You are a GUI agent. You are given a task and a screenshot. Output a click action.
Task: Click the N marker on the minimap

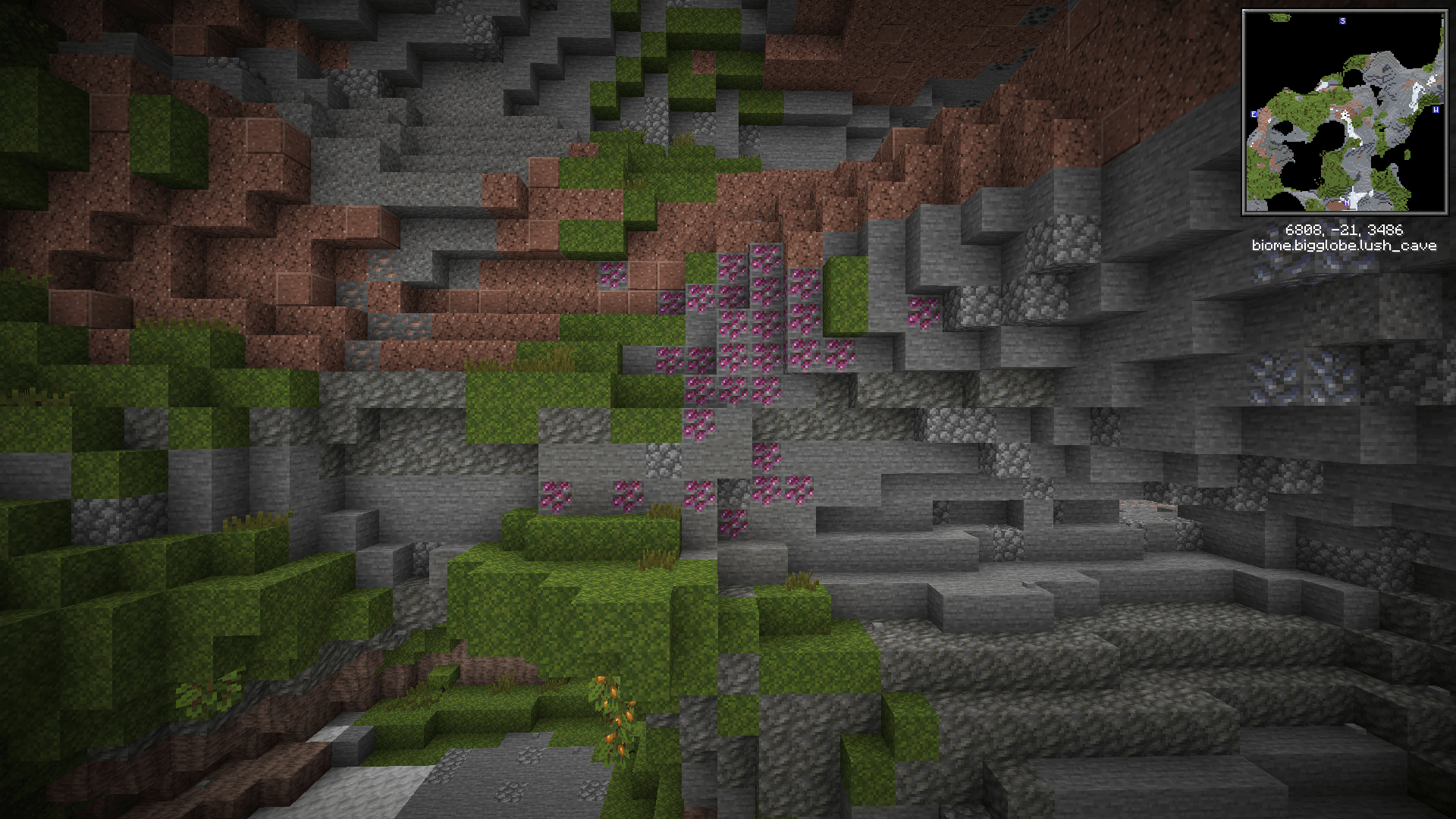tap(1347, 202)
